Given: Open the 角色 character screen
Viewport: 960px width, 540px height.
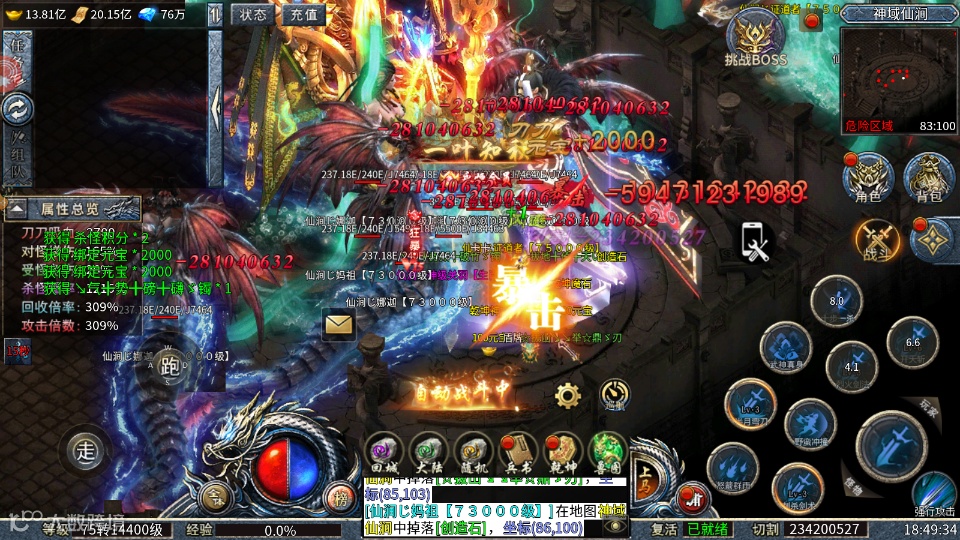Looking at the screenshot, I should [867, 178].
